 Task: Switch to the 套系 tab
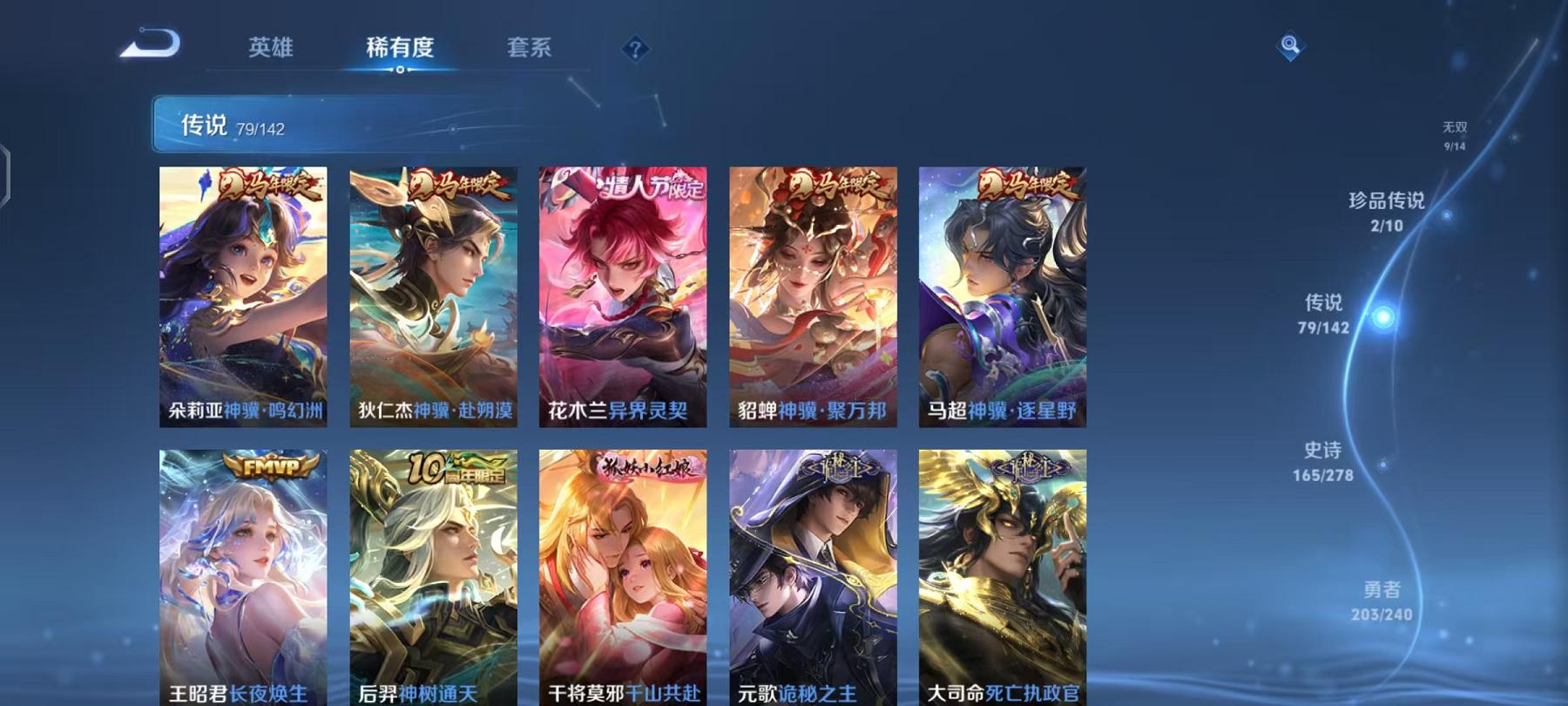coord(531,50)
